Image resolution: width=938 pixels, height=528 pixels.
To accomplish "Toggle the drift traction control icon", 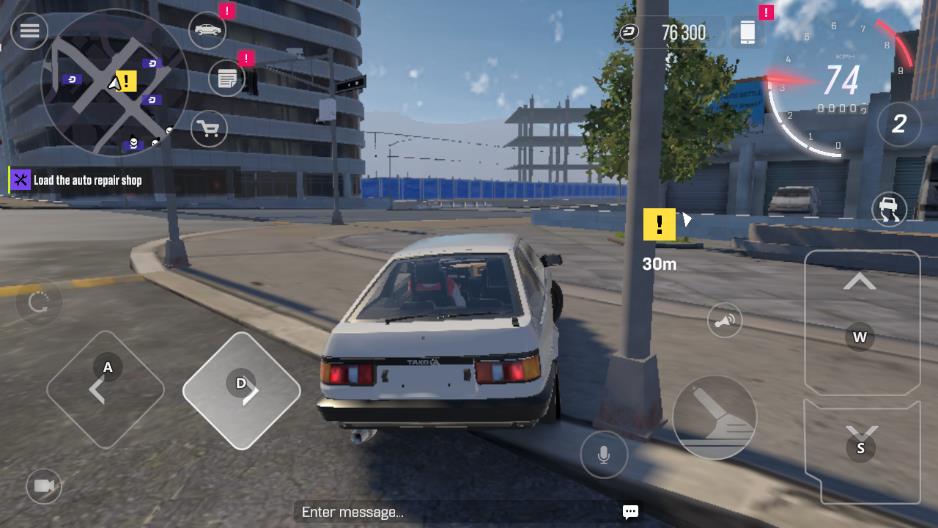I will pyautogui.click(x=887, y=209).
